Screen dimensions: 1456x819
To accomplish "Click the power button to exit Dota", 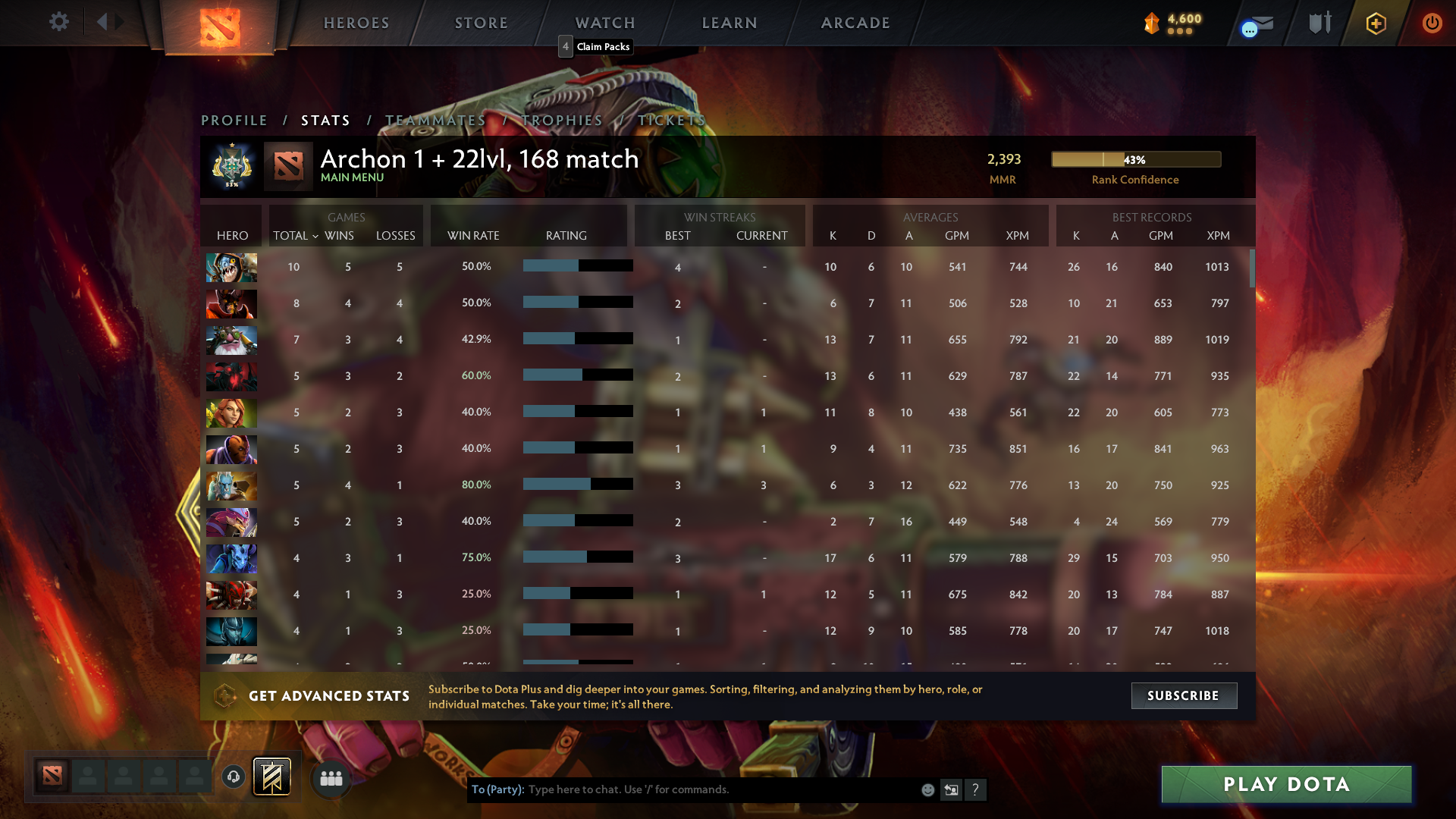I will coord(1432,23).
